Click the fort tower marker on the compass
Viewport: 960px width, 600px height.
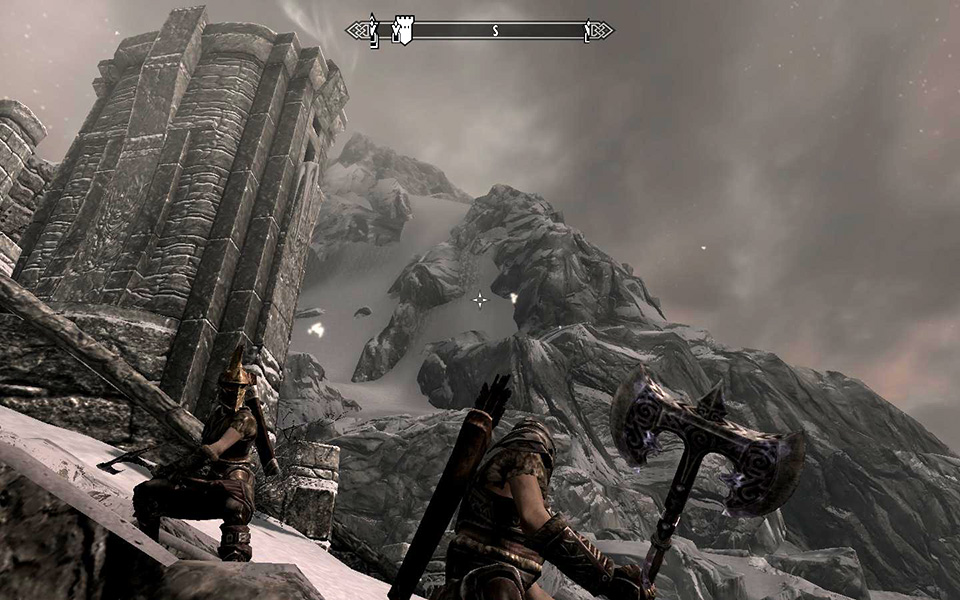[x=403, y=30]
